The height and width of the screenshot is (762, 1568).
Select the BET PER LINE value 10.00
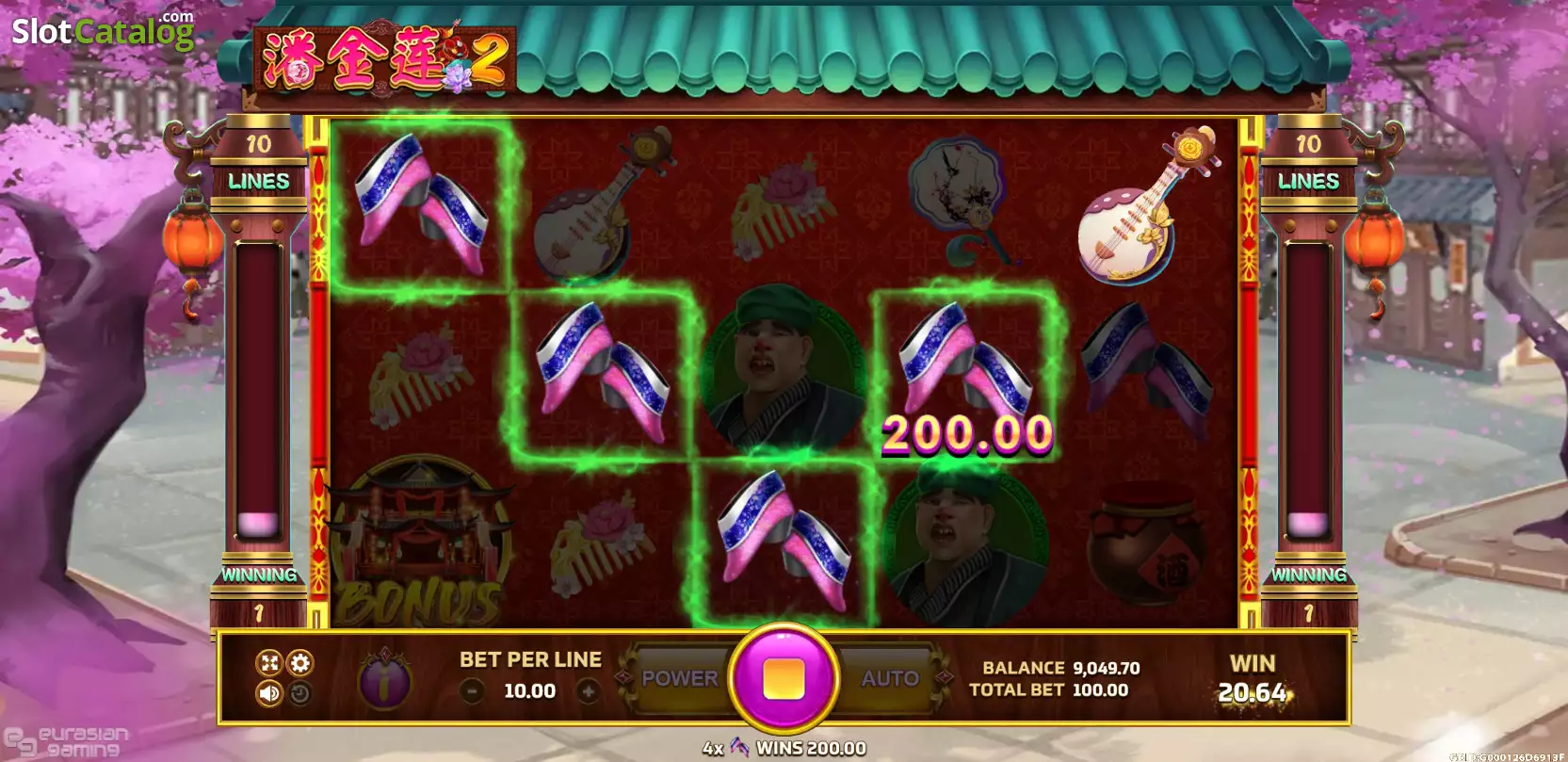tap(529, 691)
